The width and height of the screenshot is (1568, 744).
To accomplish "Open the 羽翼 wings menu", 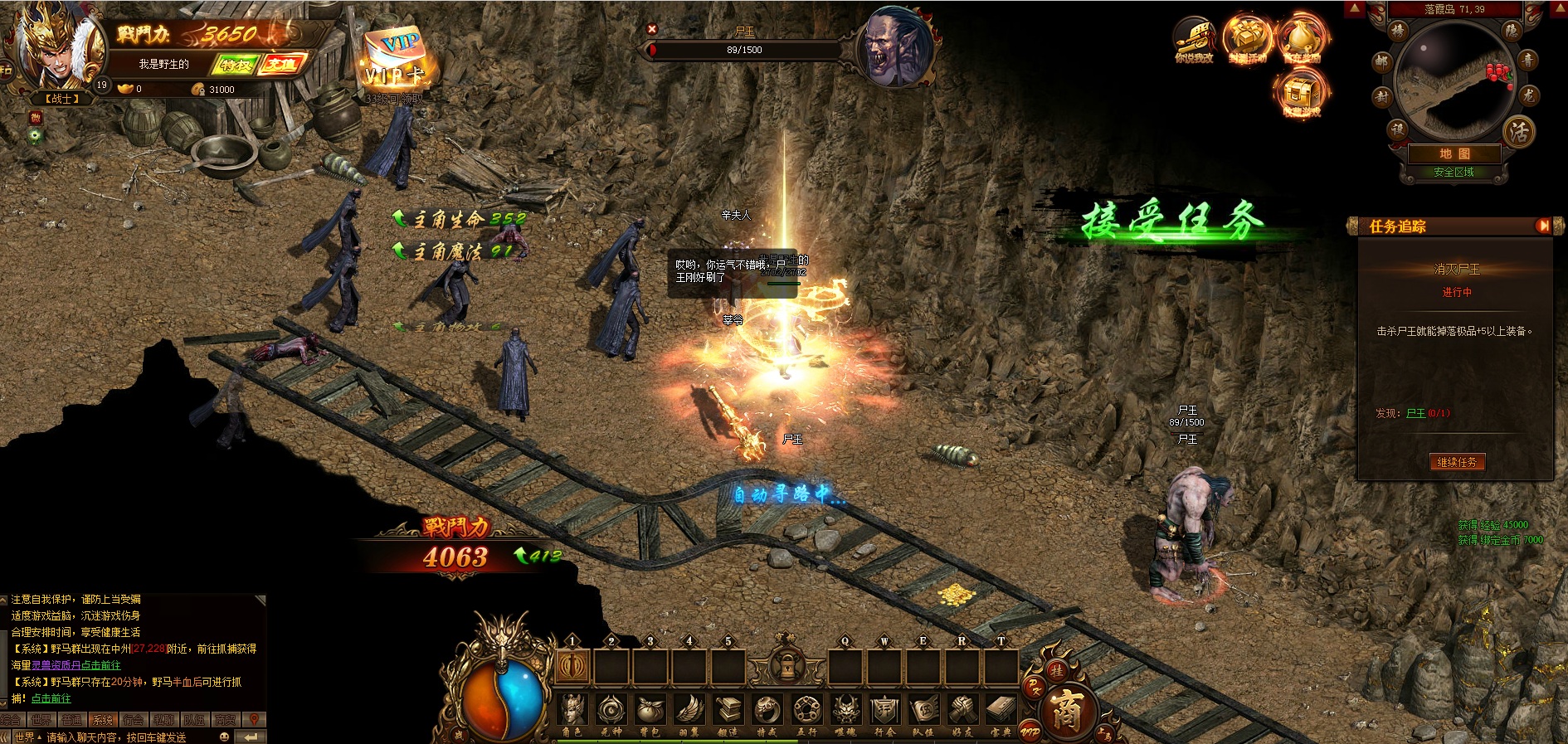I will (689, 713).
